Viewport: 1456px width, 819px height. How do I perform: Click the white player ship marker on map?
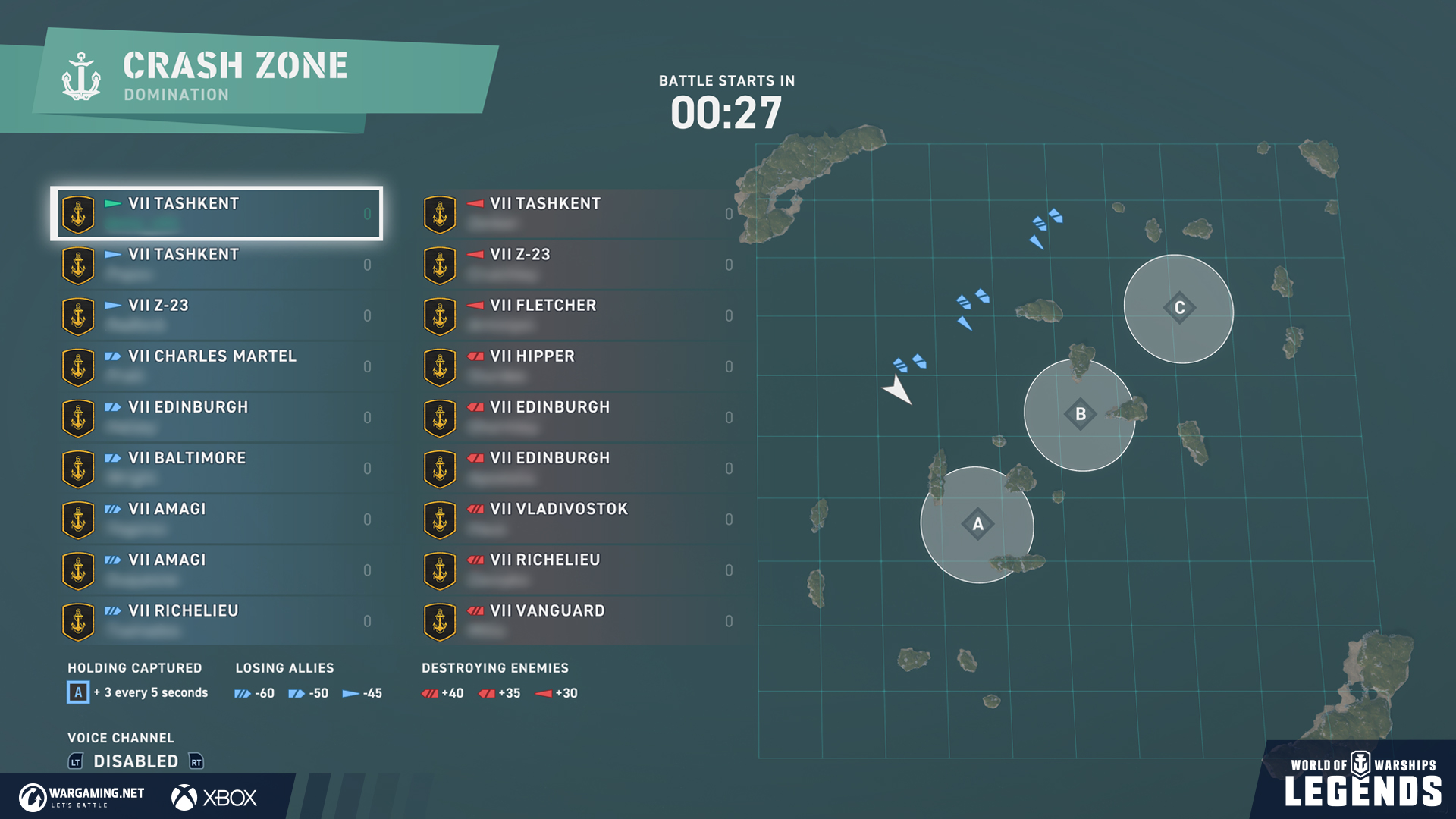(x=898, y=390)
